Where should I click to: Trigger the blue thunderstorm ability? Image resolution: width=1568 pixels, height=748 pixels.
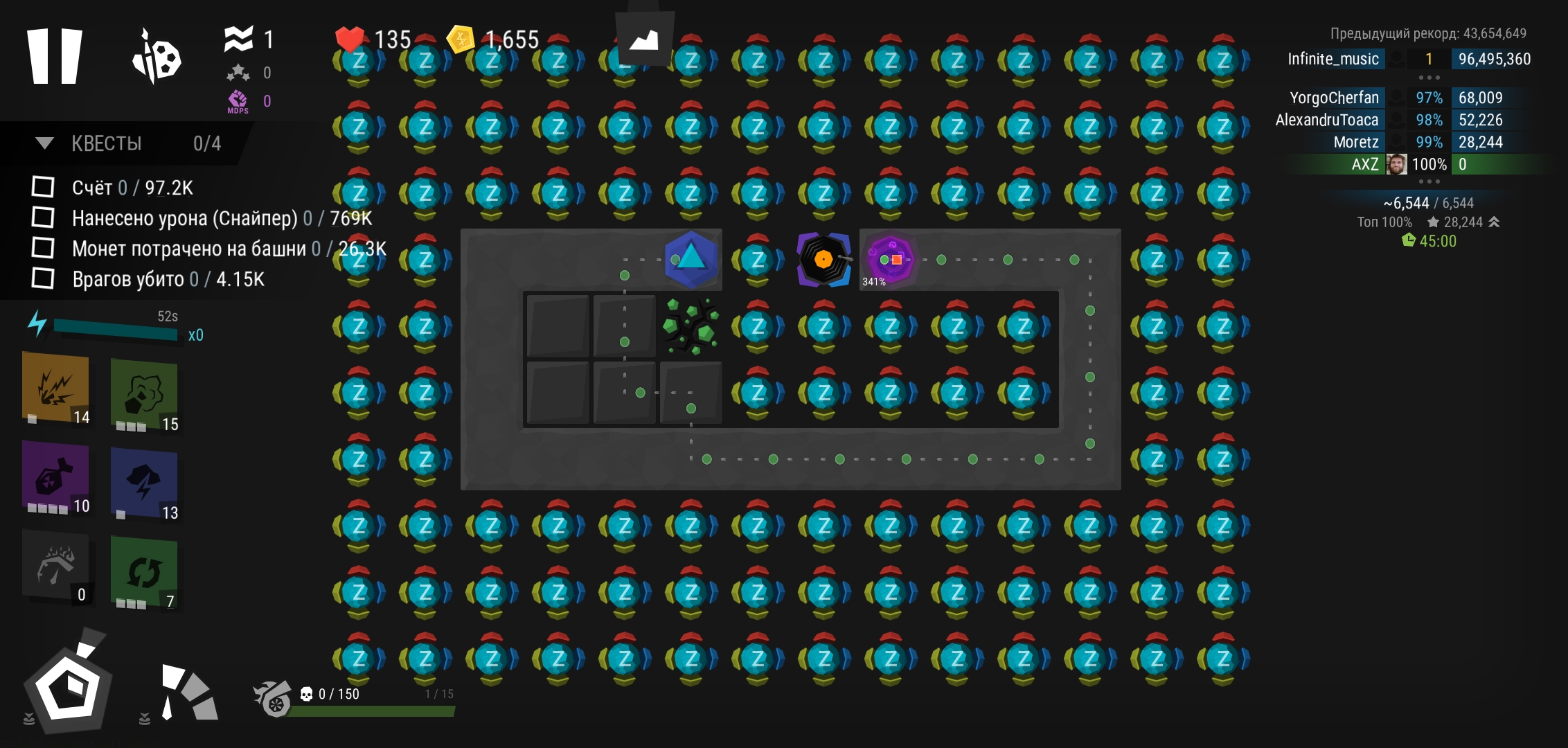[x=144, y=483]
